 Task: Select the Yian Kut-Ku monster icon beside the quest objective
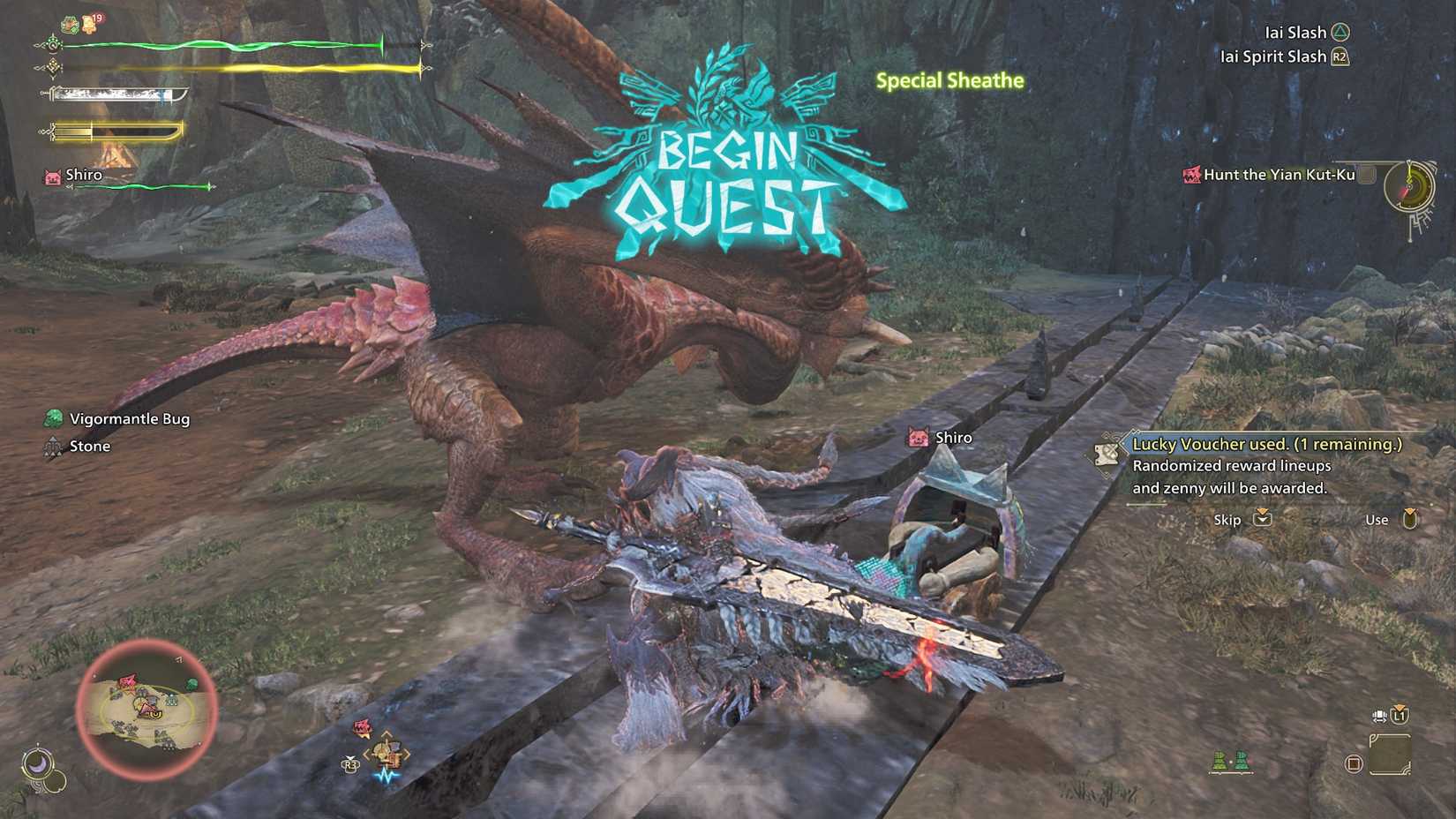[x=1191, y=174]
